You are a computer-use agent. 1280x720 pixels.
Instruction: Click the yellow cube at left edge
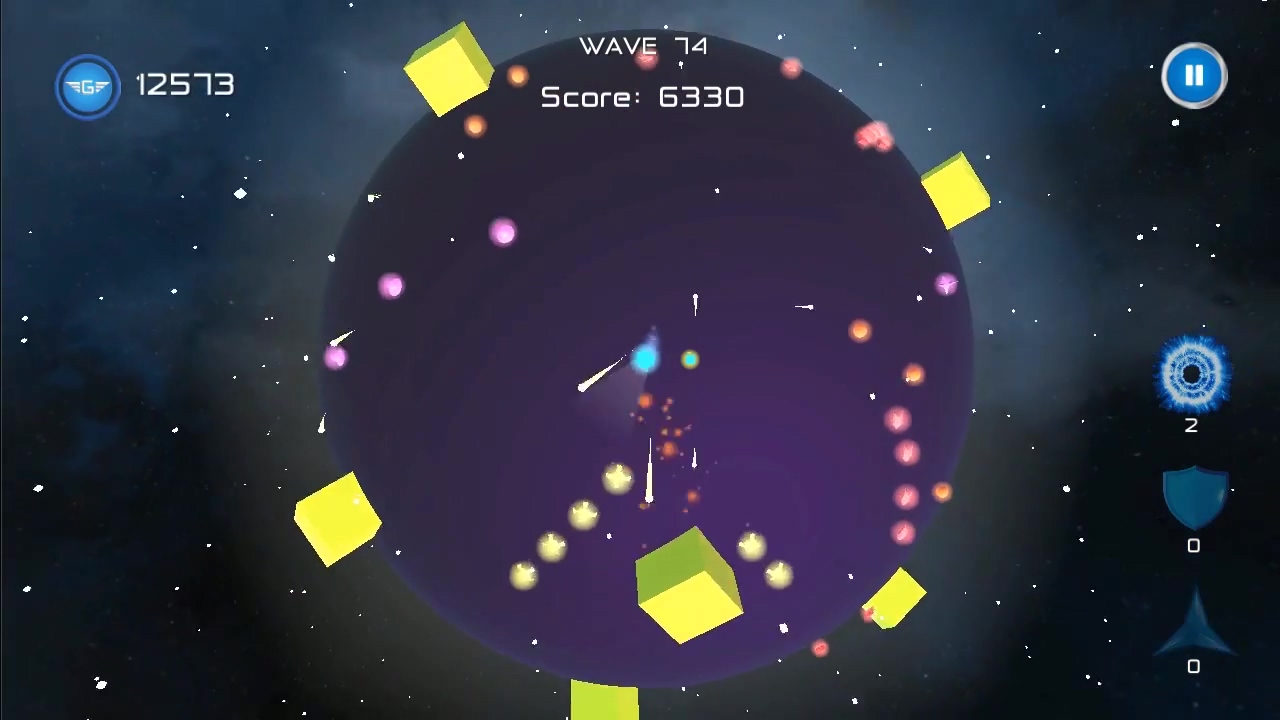pyautogui.click(x=338, y=518)
